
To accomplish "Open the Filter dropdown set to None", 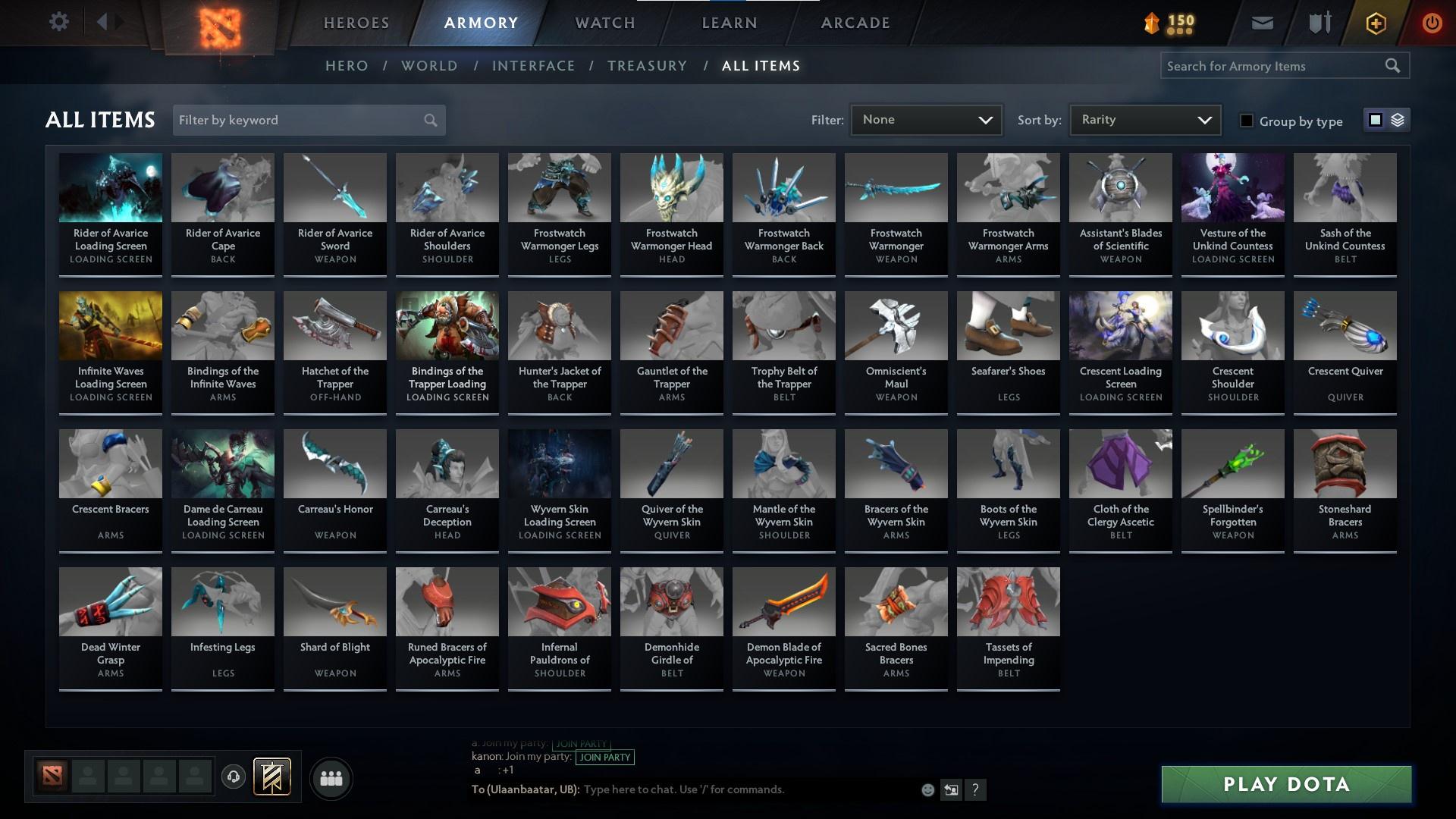I will (926, 119).
